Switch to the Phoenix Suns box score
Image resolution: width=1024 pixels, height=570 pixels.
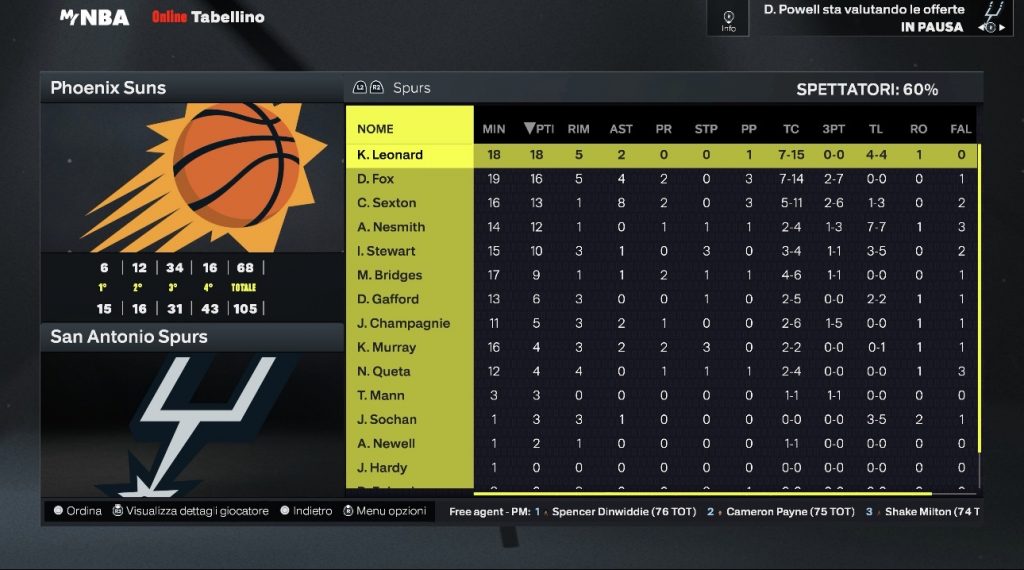(x=109, y=88)
